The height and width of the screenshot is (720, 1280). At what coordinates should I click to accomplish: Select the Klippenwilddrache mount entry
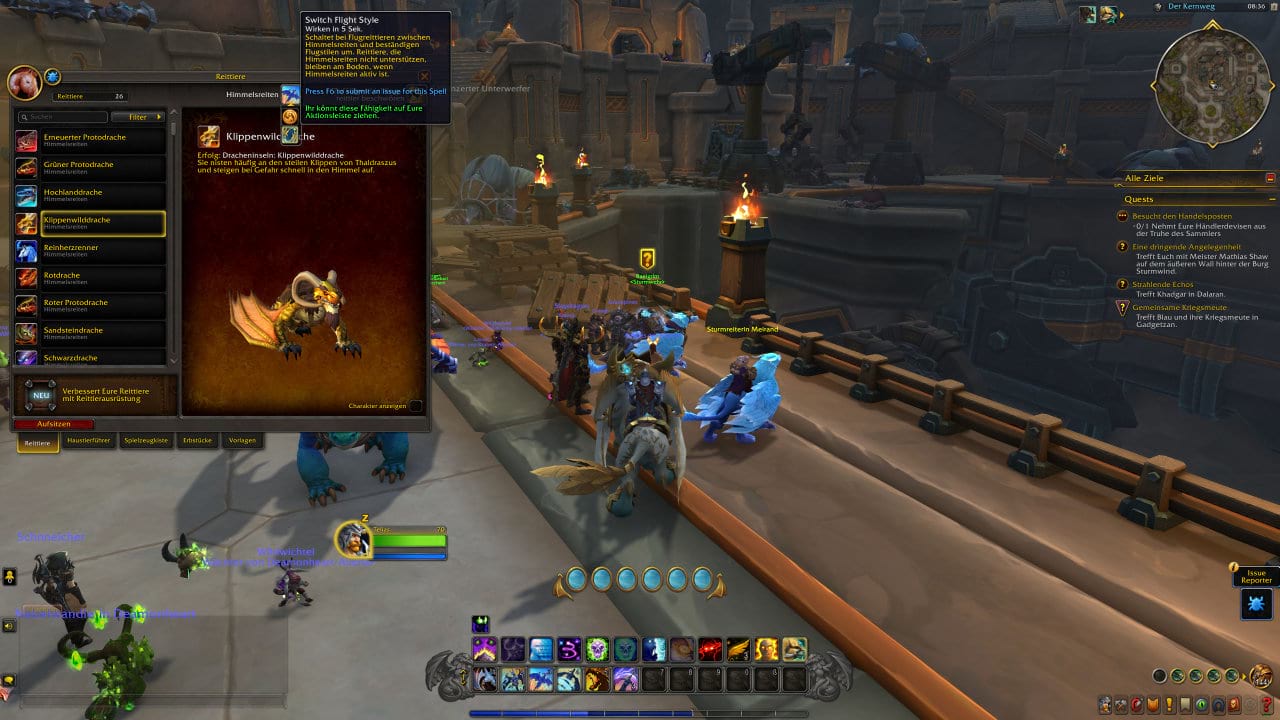[x=90, y=223]
